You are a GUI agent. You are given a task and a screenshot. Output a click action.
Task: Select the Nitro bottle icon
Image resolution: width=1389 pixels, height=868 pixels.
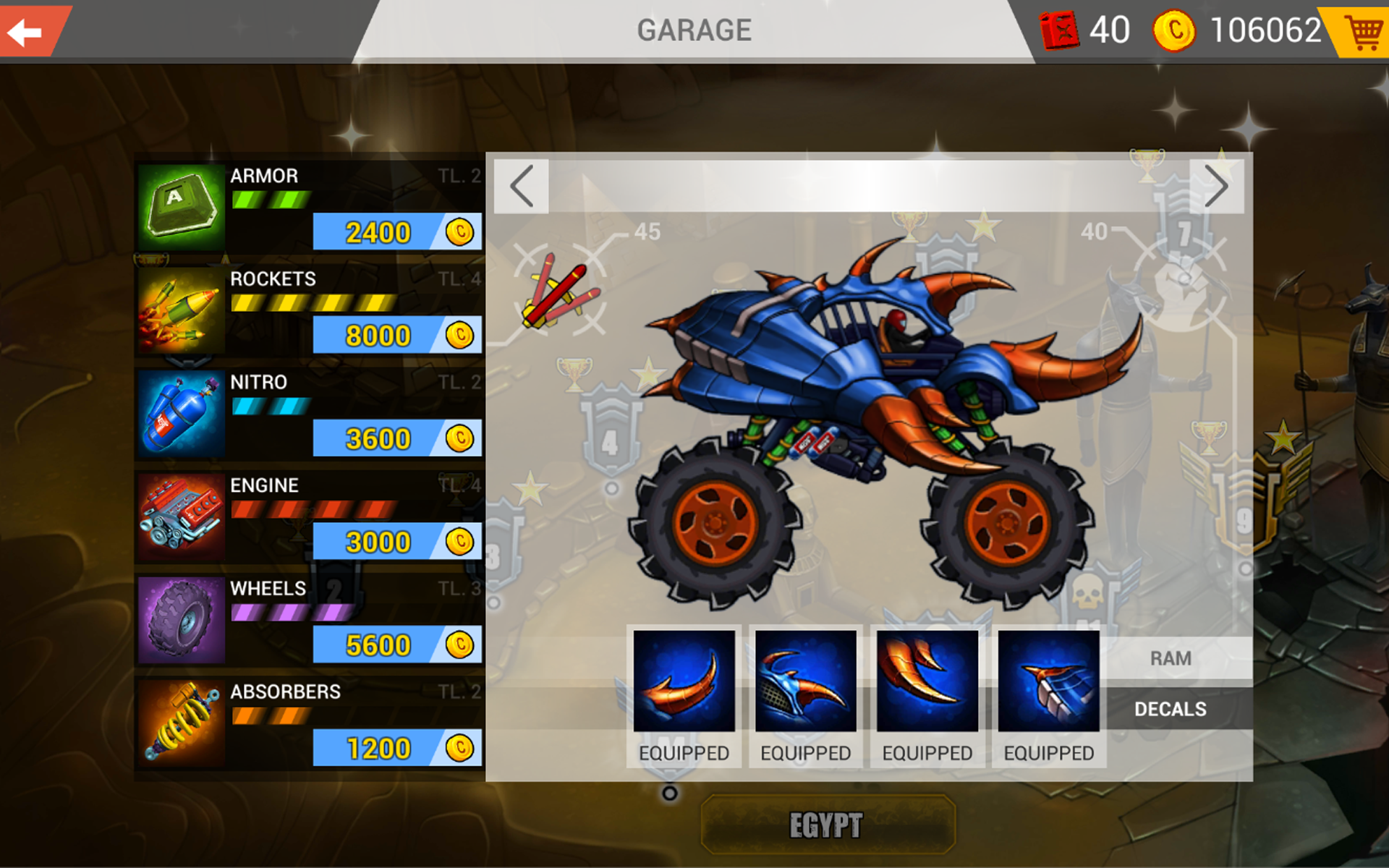tap(181, 414)
